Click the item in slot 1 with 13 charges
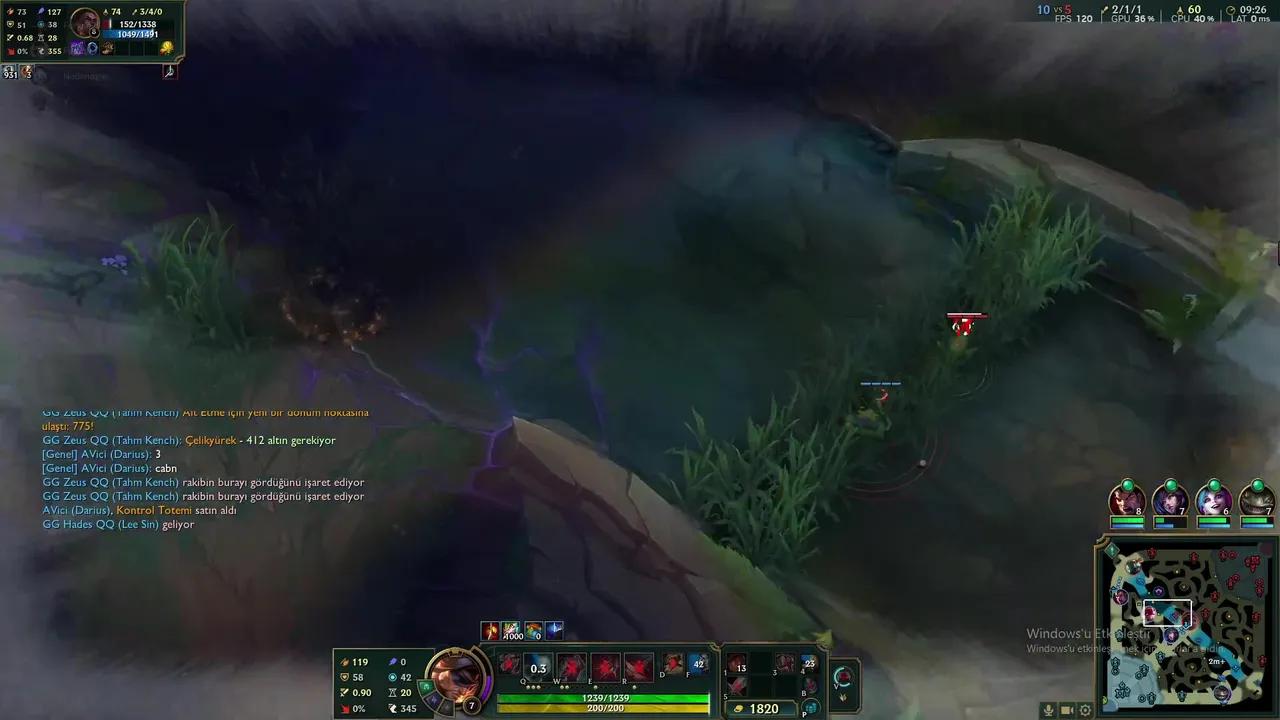Screen dimensions: 1280x720 point(739,663)
